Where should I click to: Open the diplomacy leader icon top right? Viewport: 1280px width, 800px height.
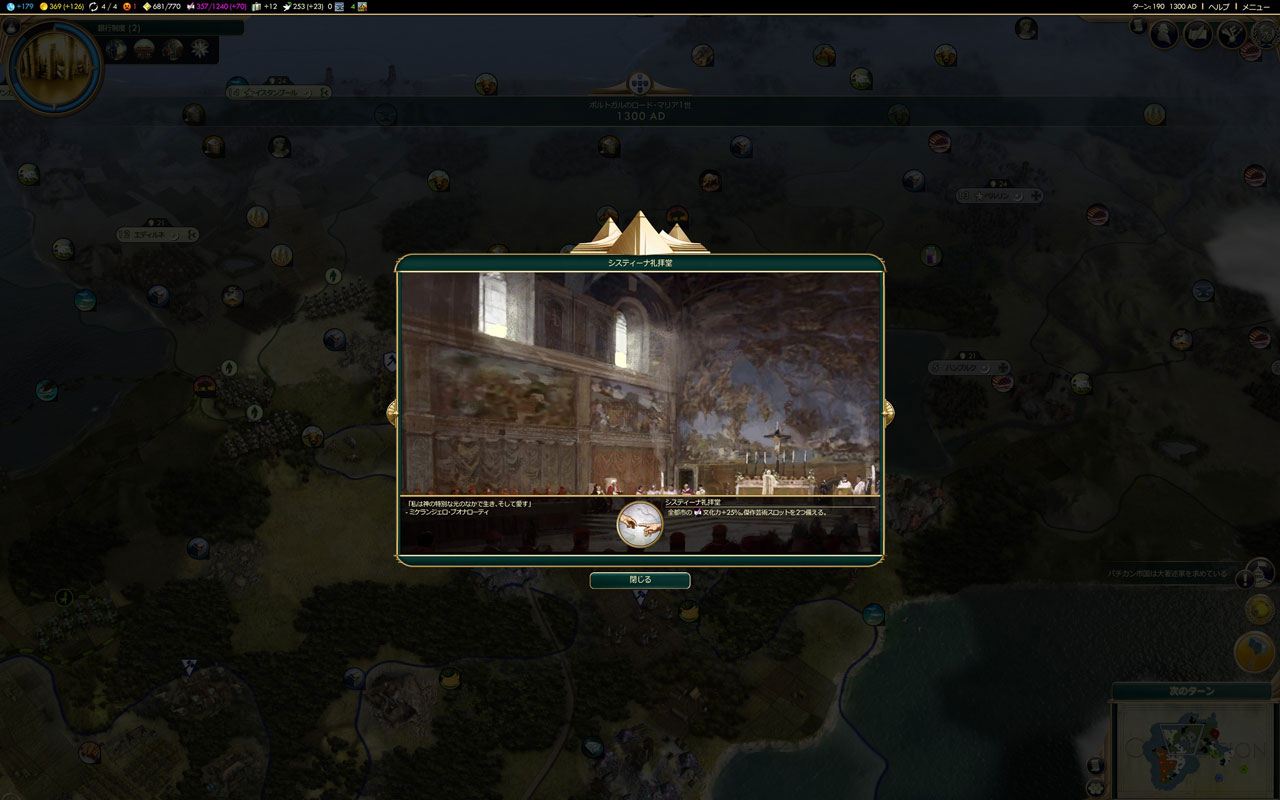(x=1164, y=33)
